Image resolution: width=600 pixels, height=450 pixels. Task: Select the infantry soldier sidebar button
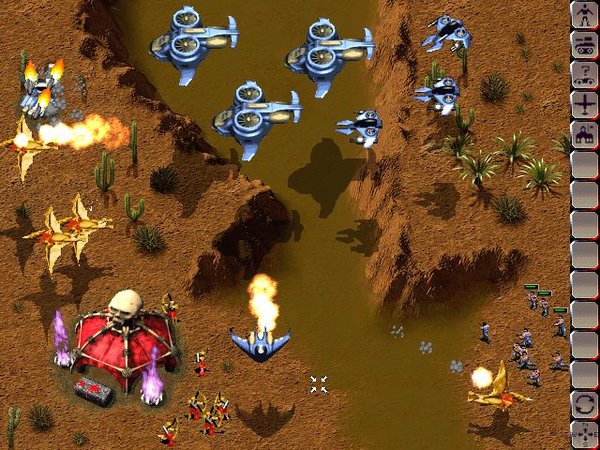[584, 14]
